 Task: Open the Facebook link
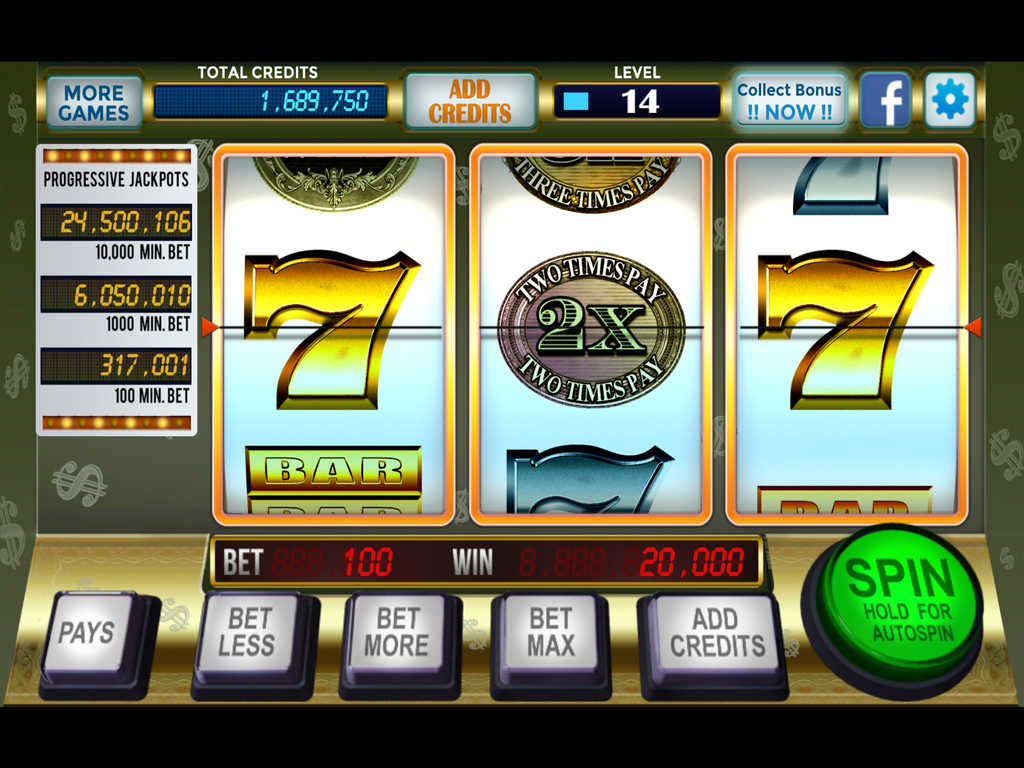[885, 100]
